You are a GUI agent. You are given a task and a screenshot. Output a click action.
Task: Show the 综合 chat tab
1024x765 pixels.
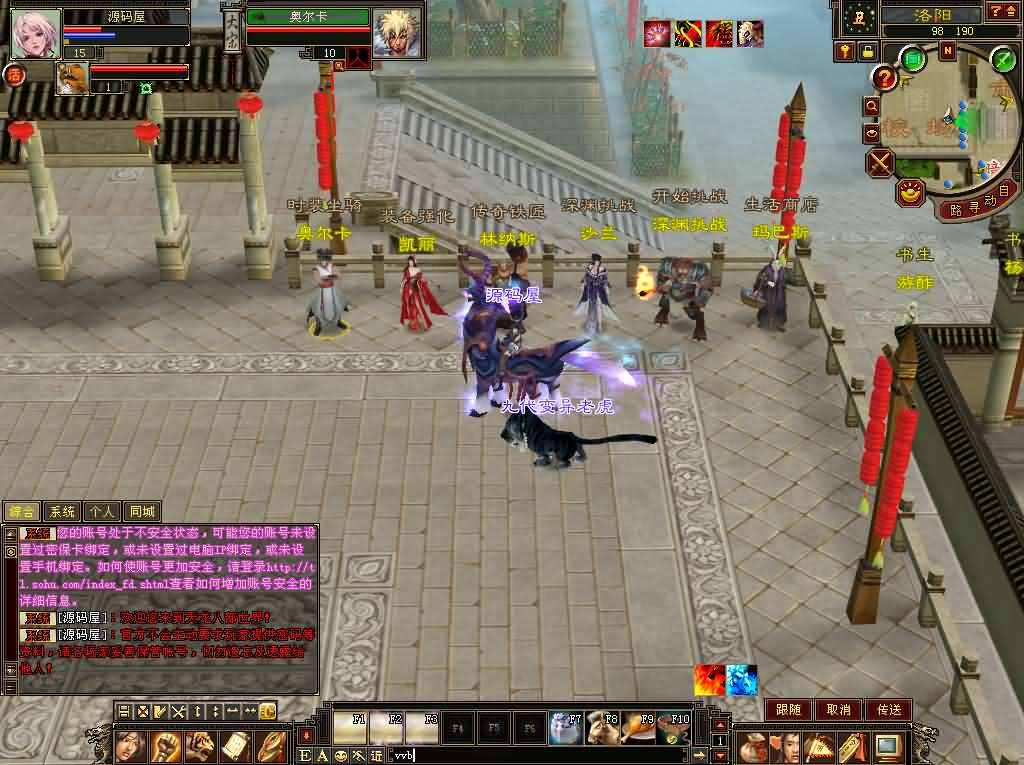(22, 511)
